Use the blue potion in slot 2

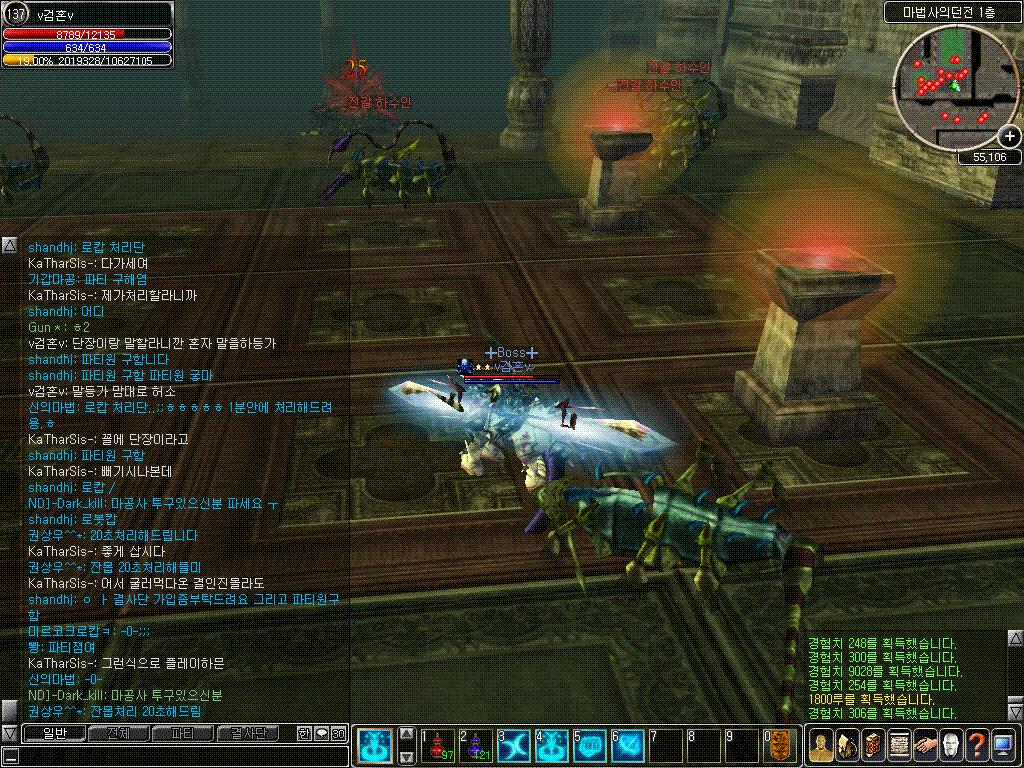tap(477, 747)
